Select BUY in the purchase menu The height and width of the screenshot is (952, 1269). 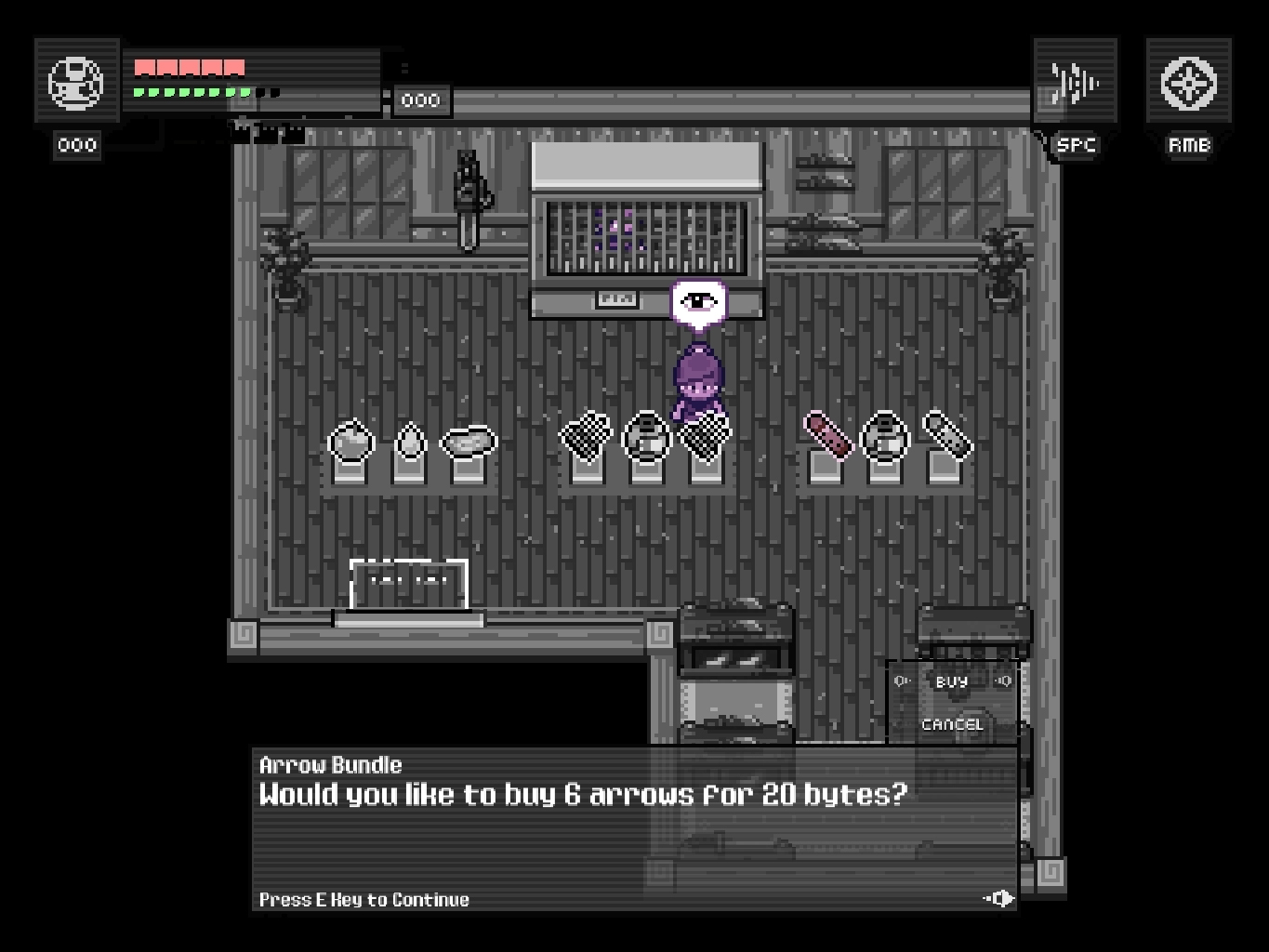(x=951, y=680)
